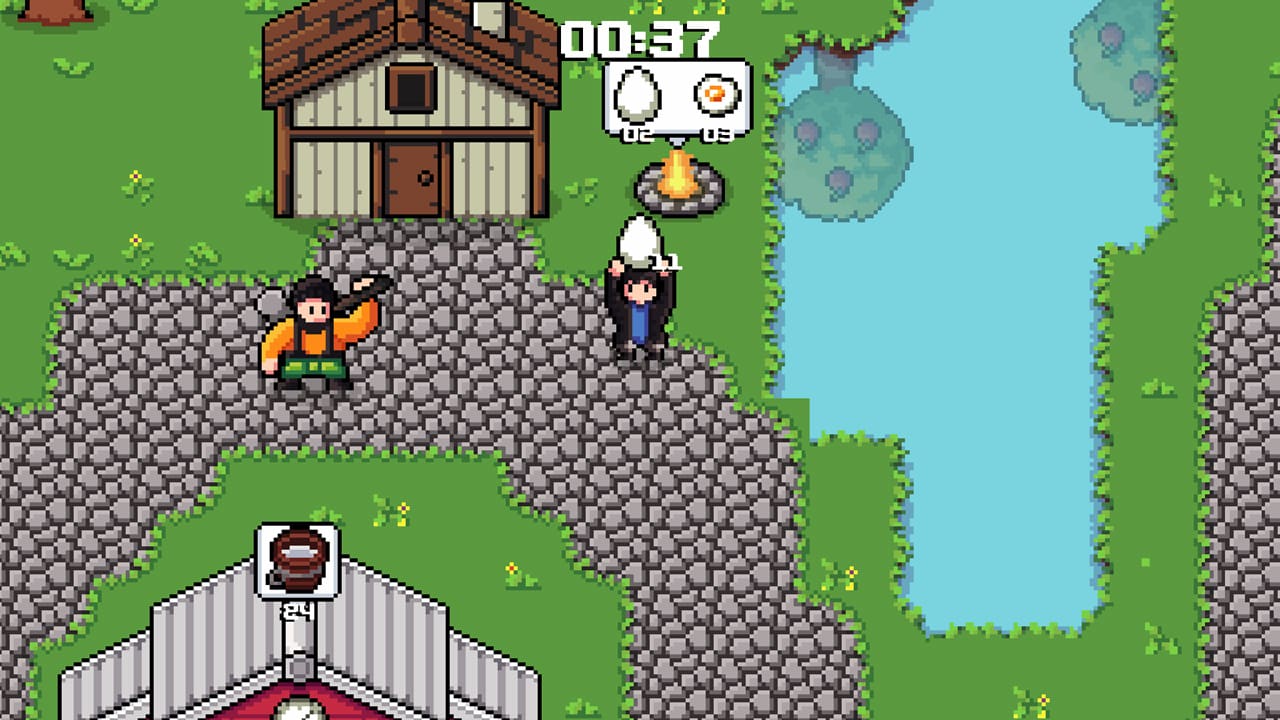The height and width of the screenshot is (720, 1280).
Task: Click the count label 03 under the fried egg
Action: [x=719, y=133]
